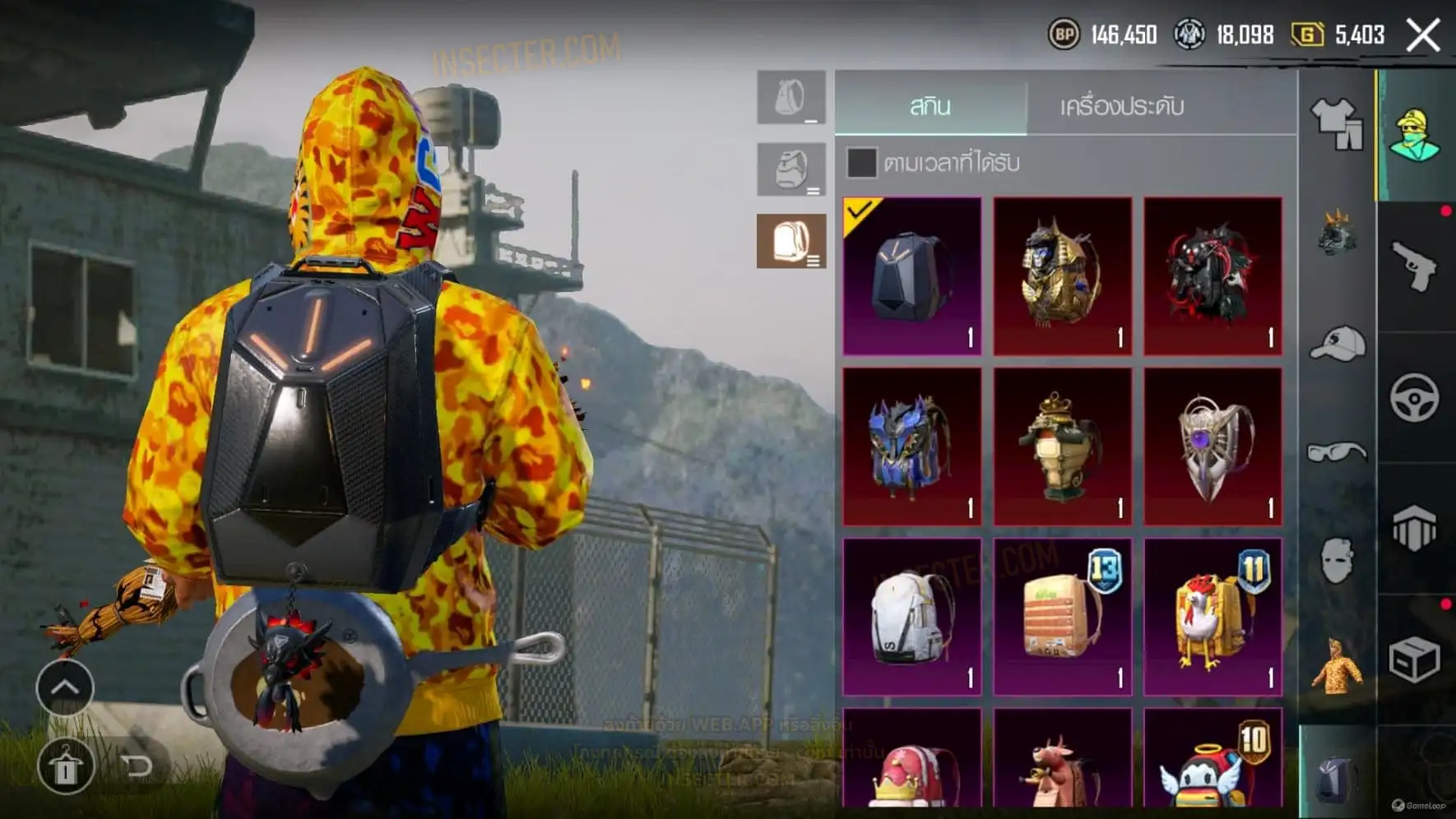Open the pistol weapon skins category
1456x819 pixels.
1415,266
